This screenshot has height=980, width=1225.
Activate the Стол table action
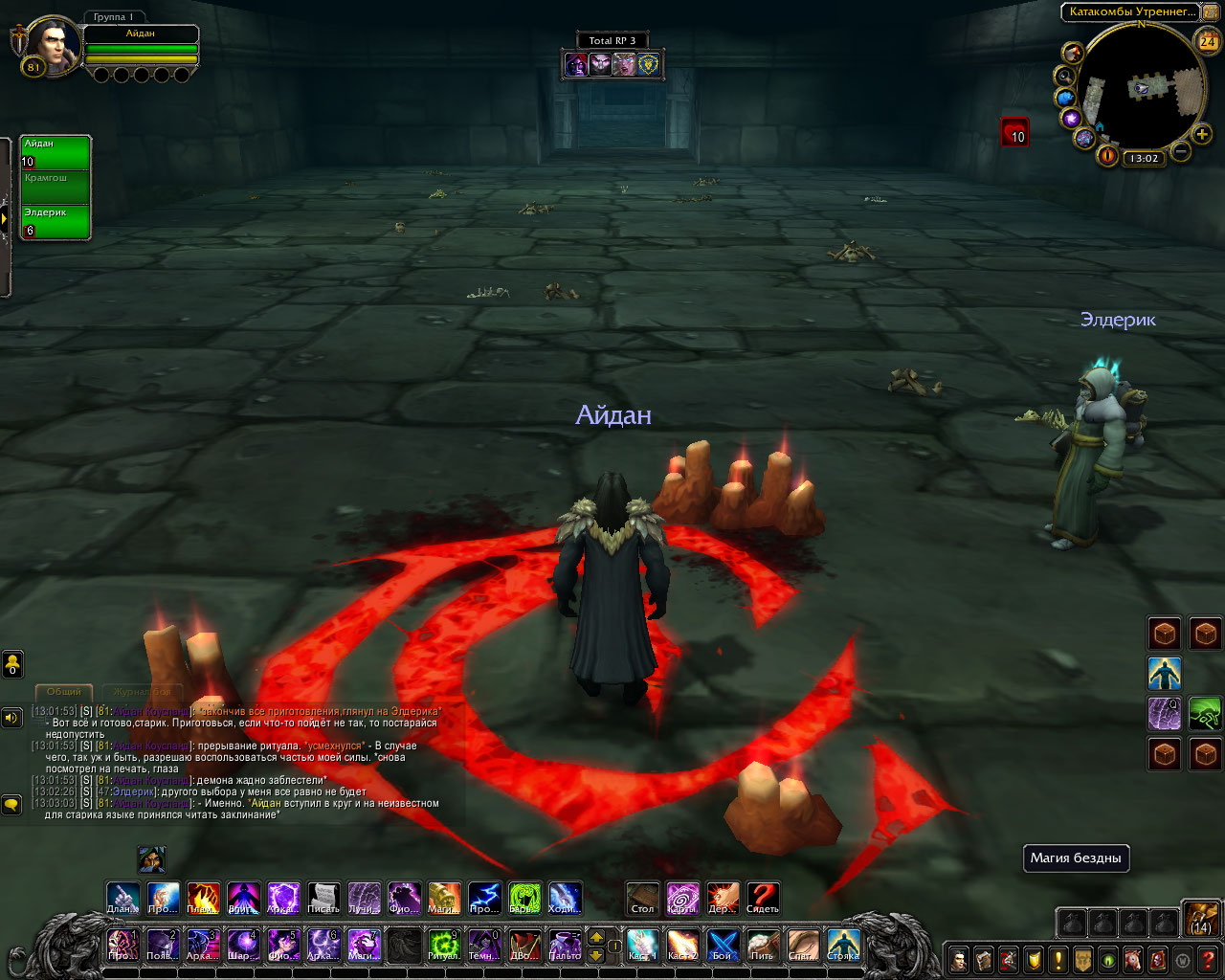click(x=643, y=899)
